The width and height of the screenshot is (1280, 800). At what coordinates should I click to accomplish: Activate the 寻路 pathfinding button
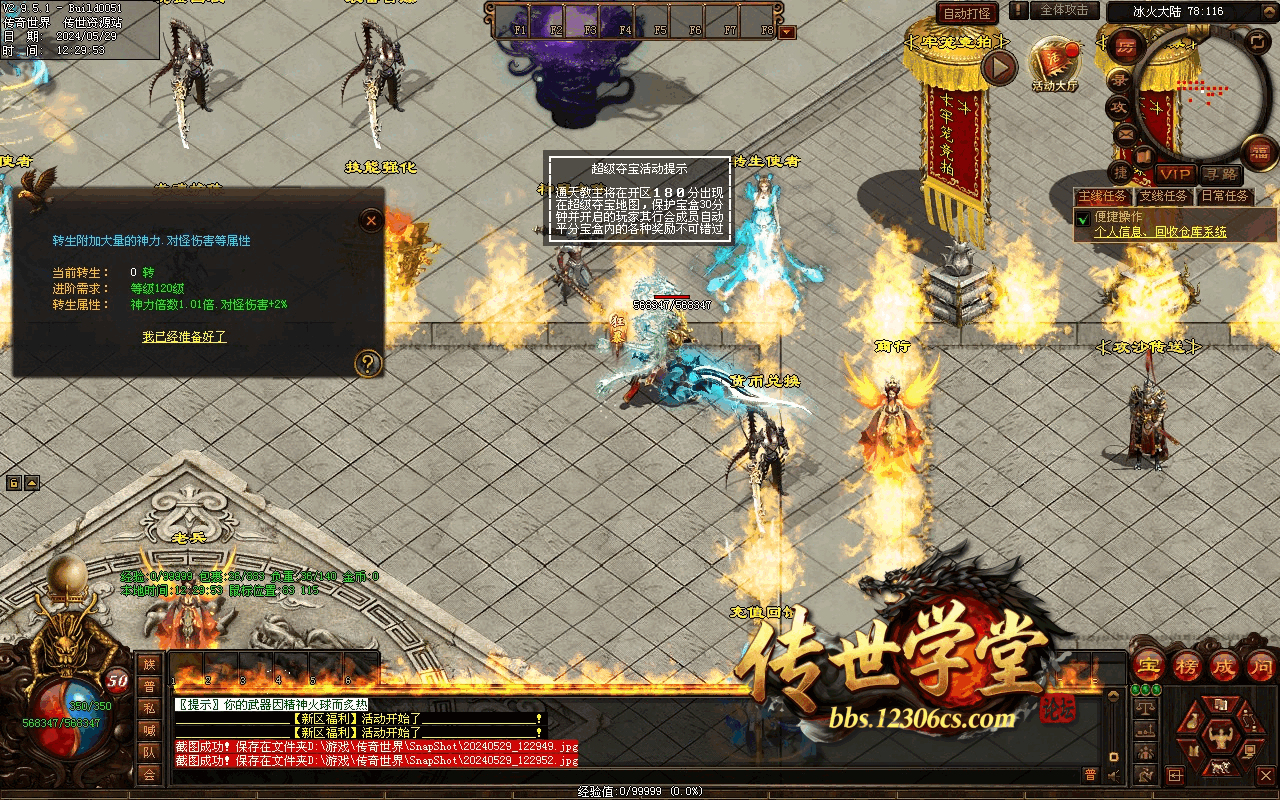(1219, 174)
